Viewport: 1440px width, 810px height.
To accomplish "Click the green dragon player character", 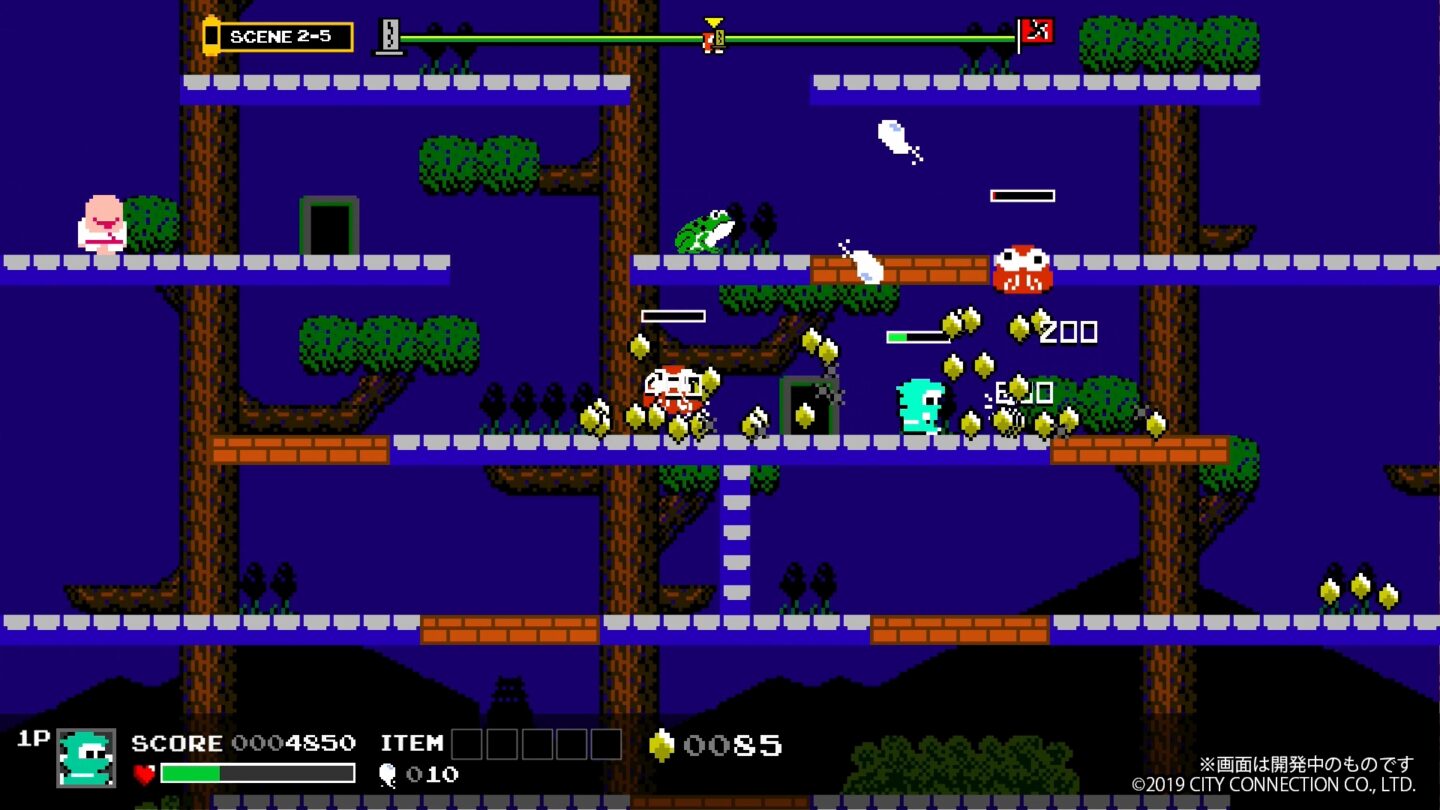I will (x=921, y=406).
